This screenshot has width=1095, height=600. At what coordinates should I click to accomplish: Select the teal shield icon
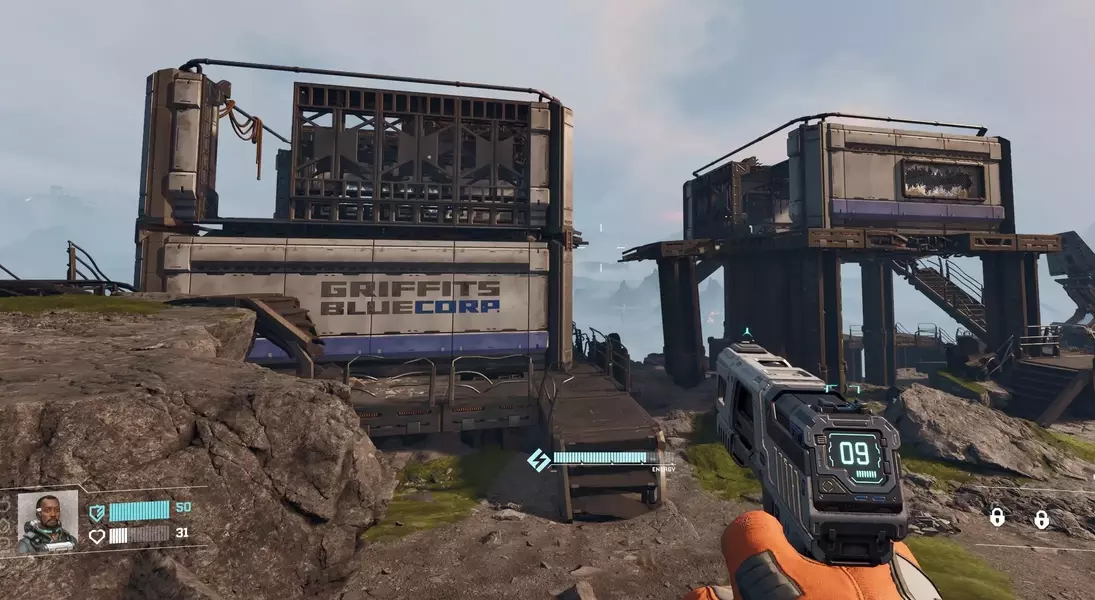[97, 513]
